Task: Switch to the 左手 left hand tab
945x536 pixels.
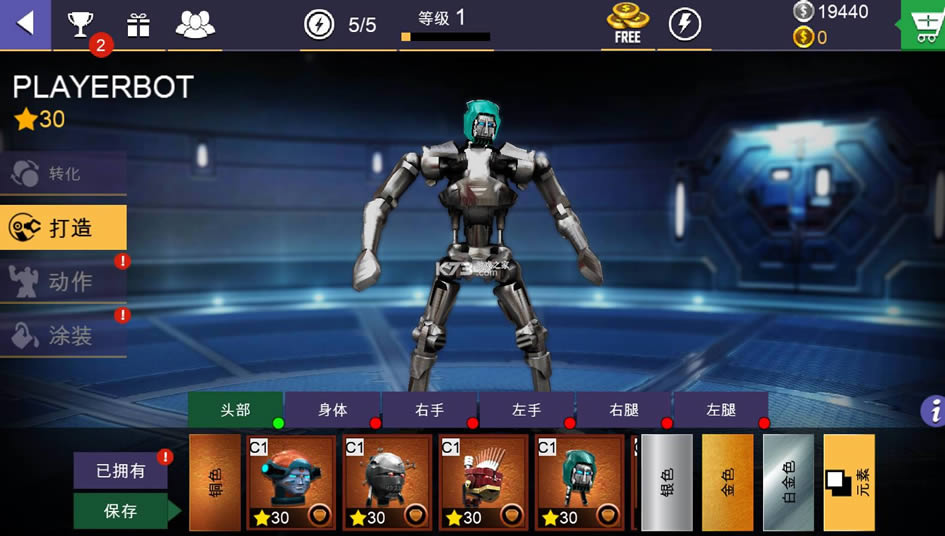Action: (526, 410)
